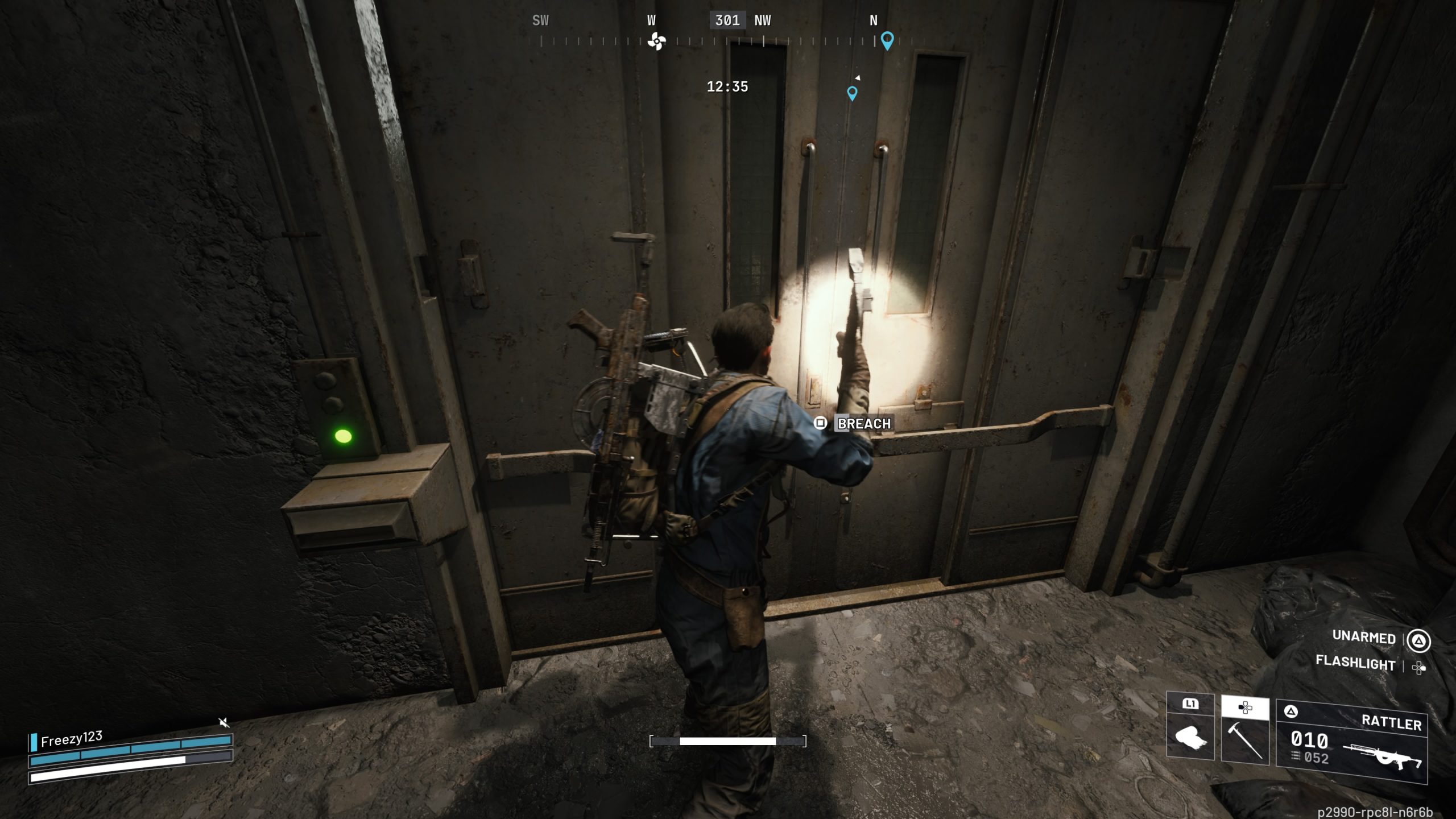Click the square button icon in the BREACH prompt
Screen dimensions: 1456x819
coord(821,423)
